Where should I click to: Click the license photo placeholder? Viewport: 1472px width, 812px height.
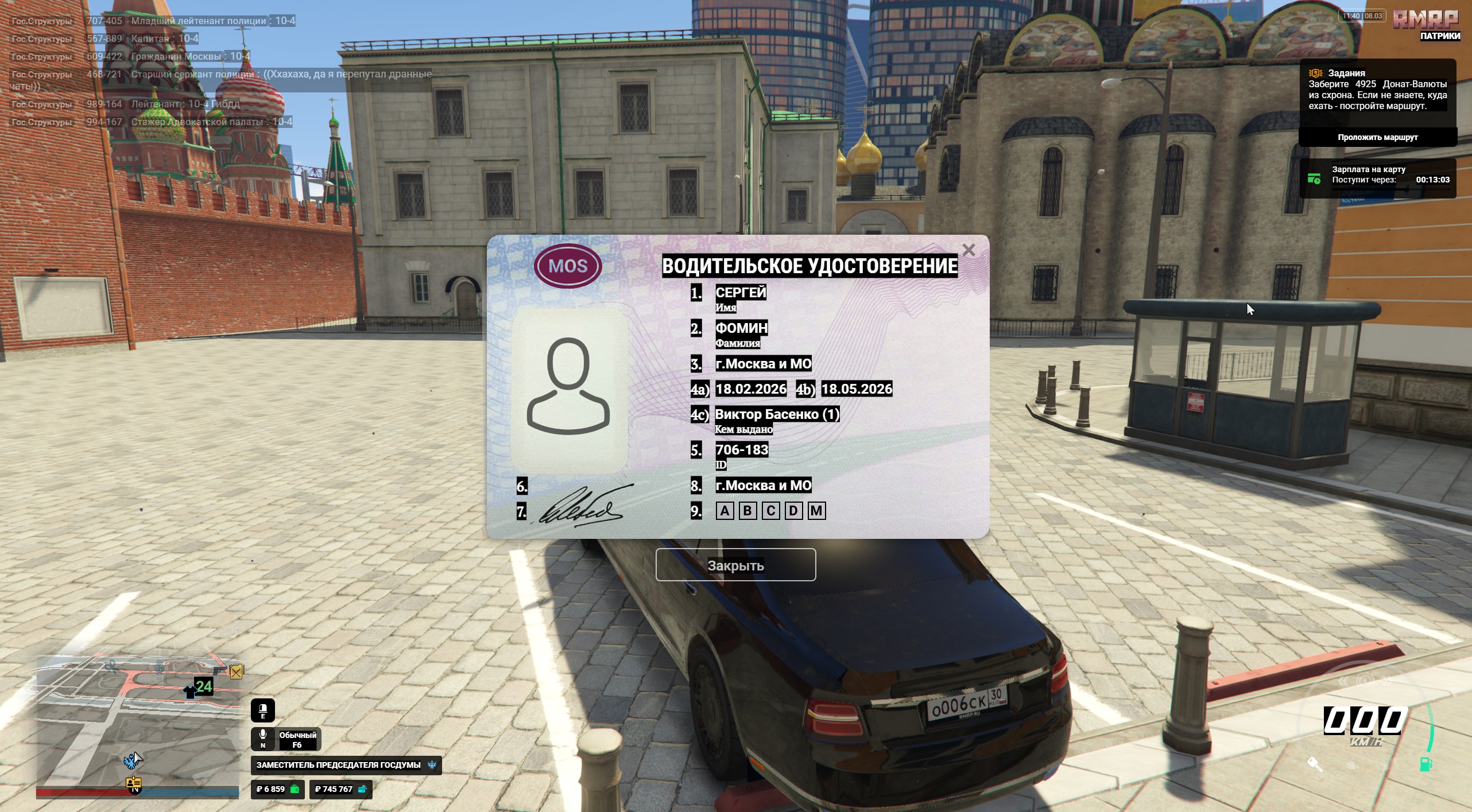568,390
